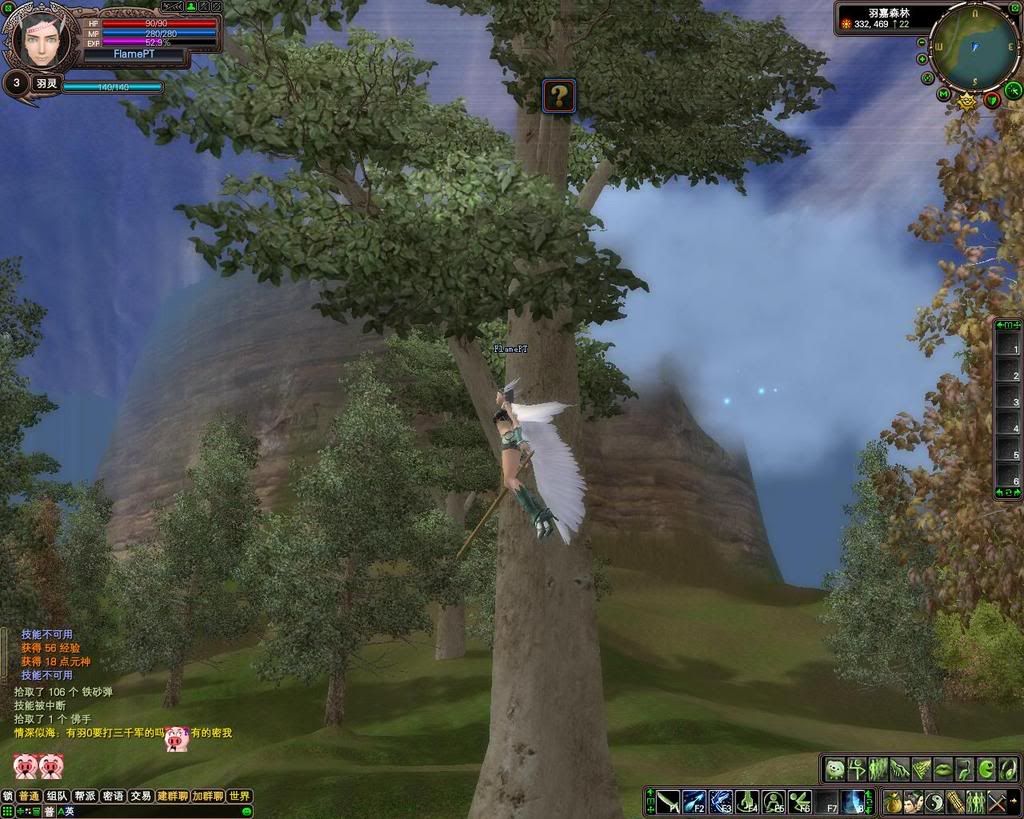Use the F2 blue arrow skill

(694, 802)
